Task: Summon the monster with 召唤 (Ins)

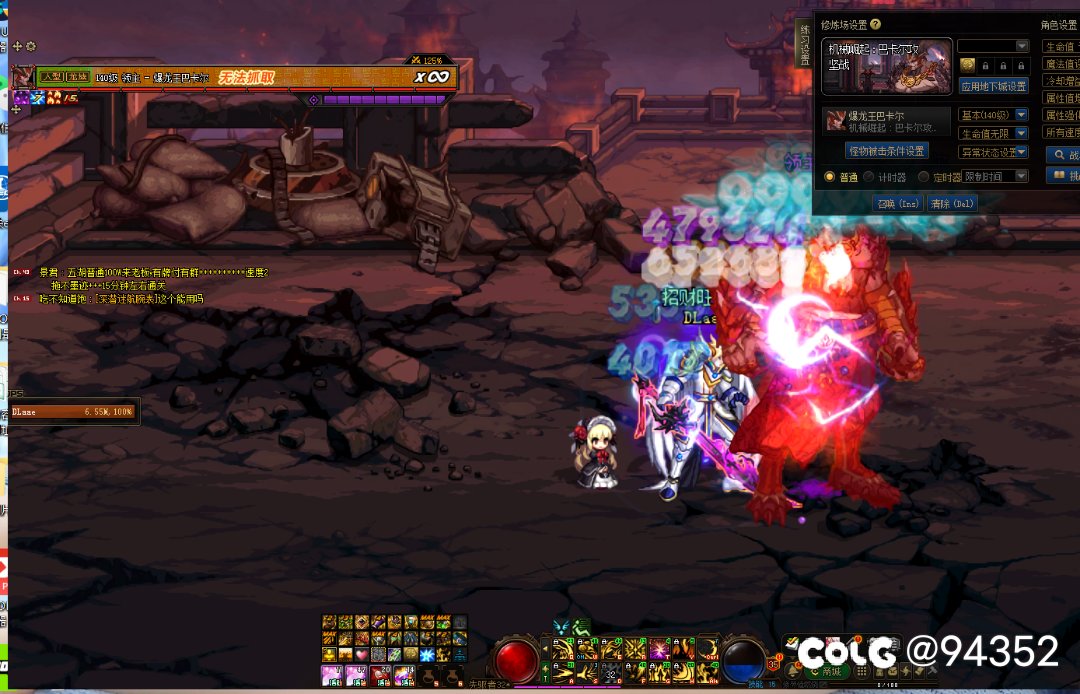Action: (896, 203)
